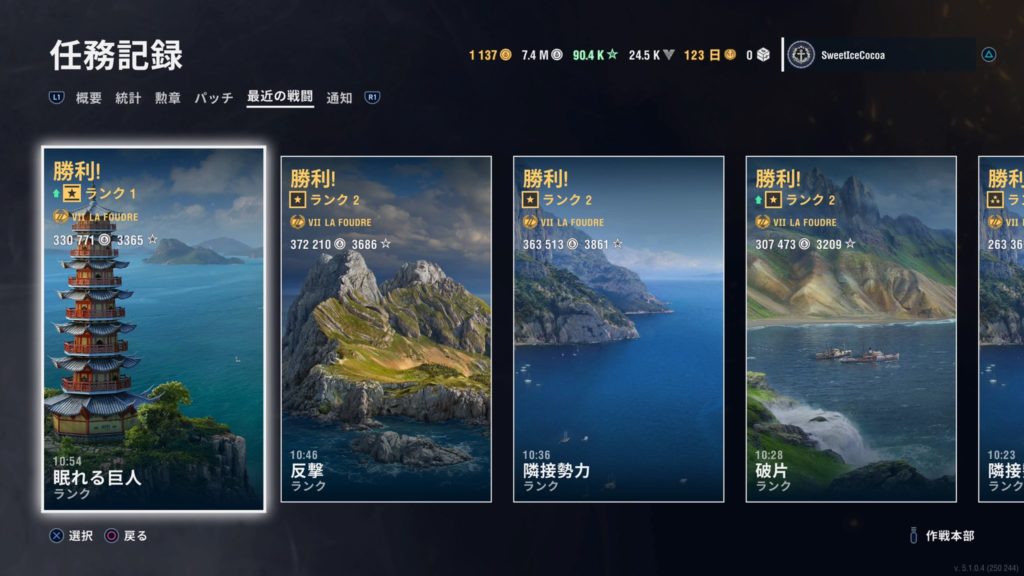
Task: Go back with the 戻る button
Action: click(x=127, y=536)
